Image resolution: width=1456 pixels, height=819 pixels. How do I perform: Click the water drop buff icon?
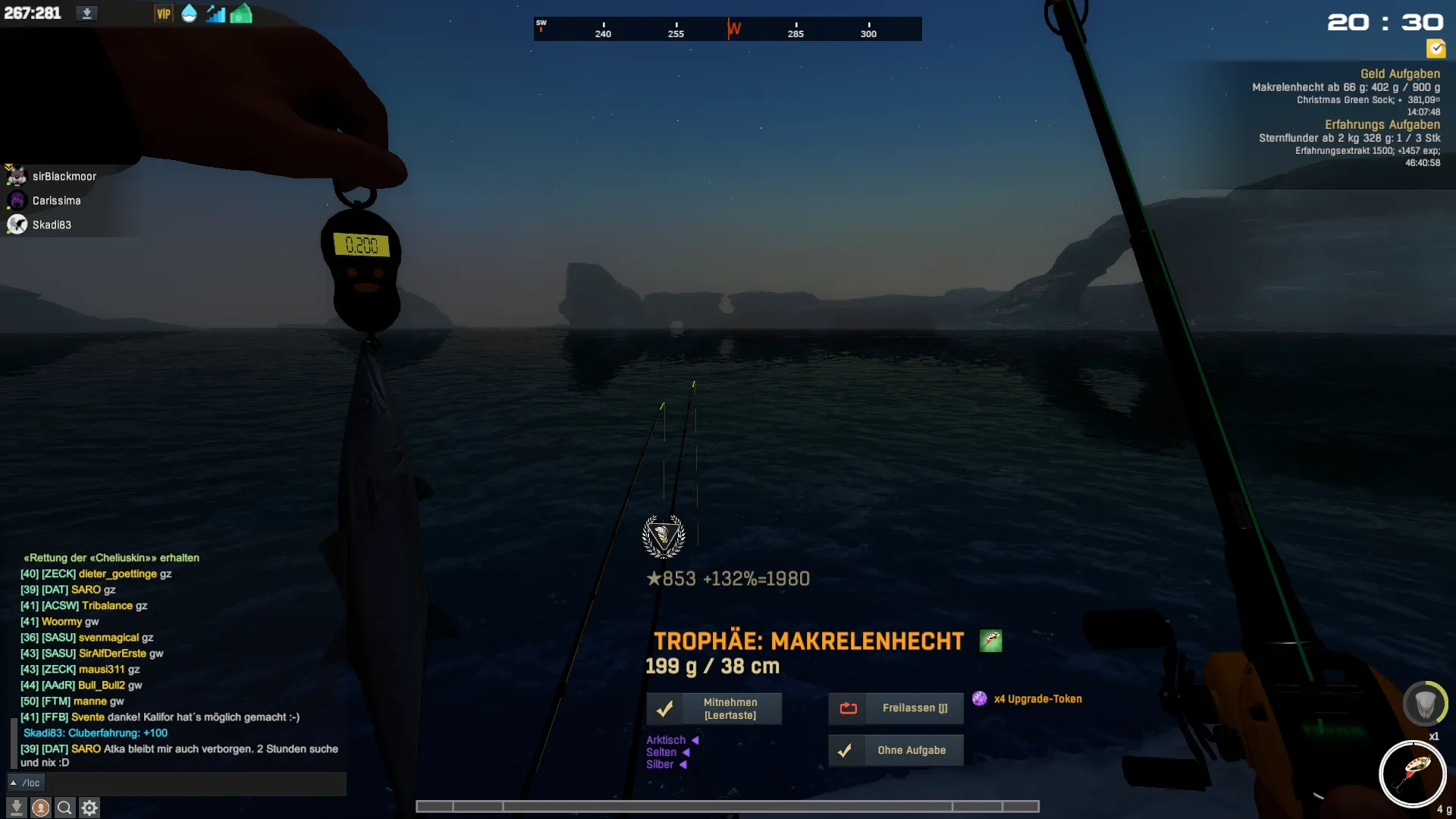click(x=189, y=14)
